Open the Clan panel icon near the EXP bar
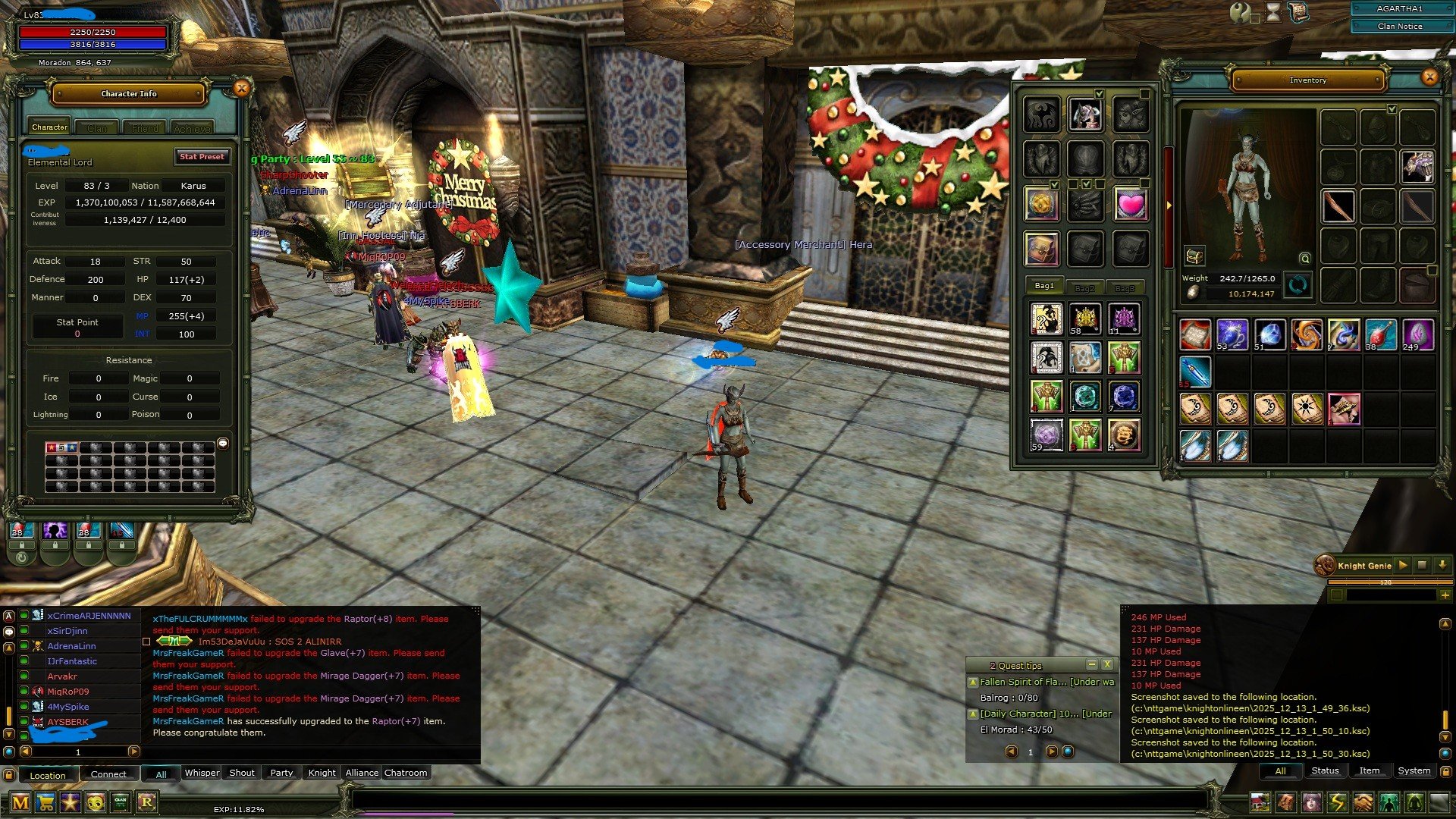The image size is (1456, 819). [121, 801]
